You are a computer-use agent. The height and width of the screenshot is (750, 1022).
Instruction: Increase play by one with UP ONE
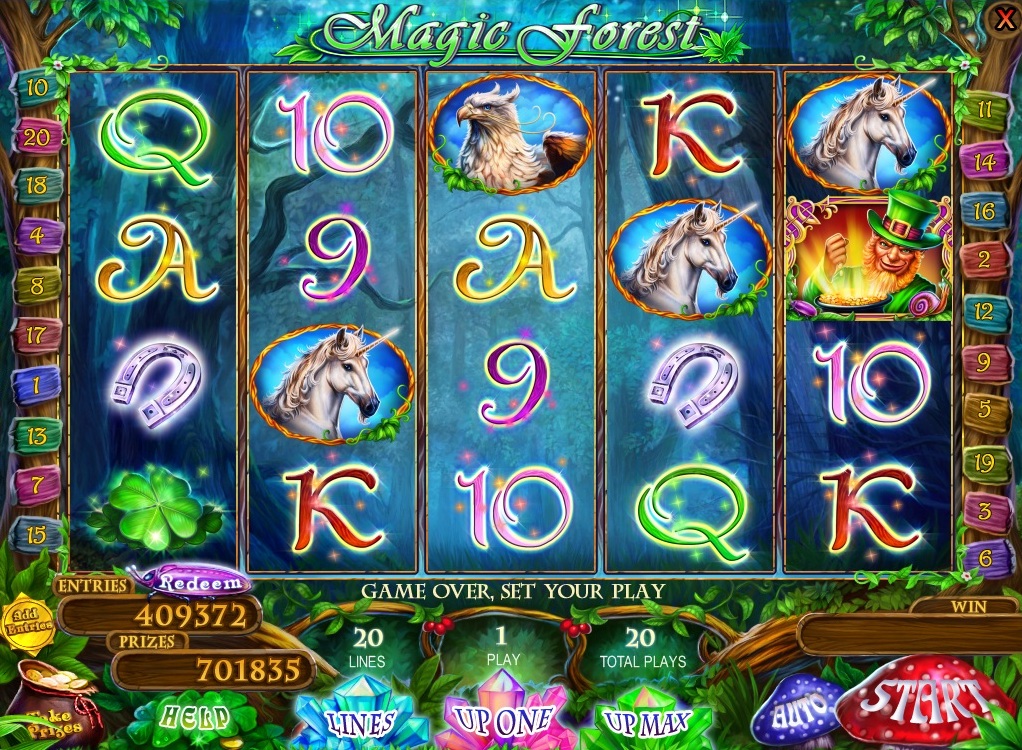tap(503, 718)
